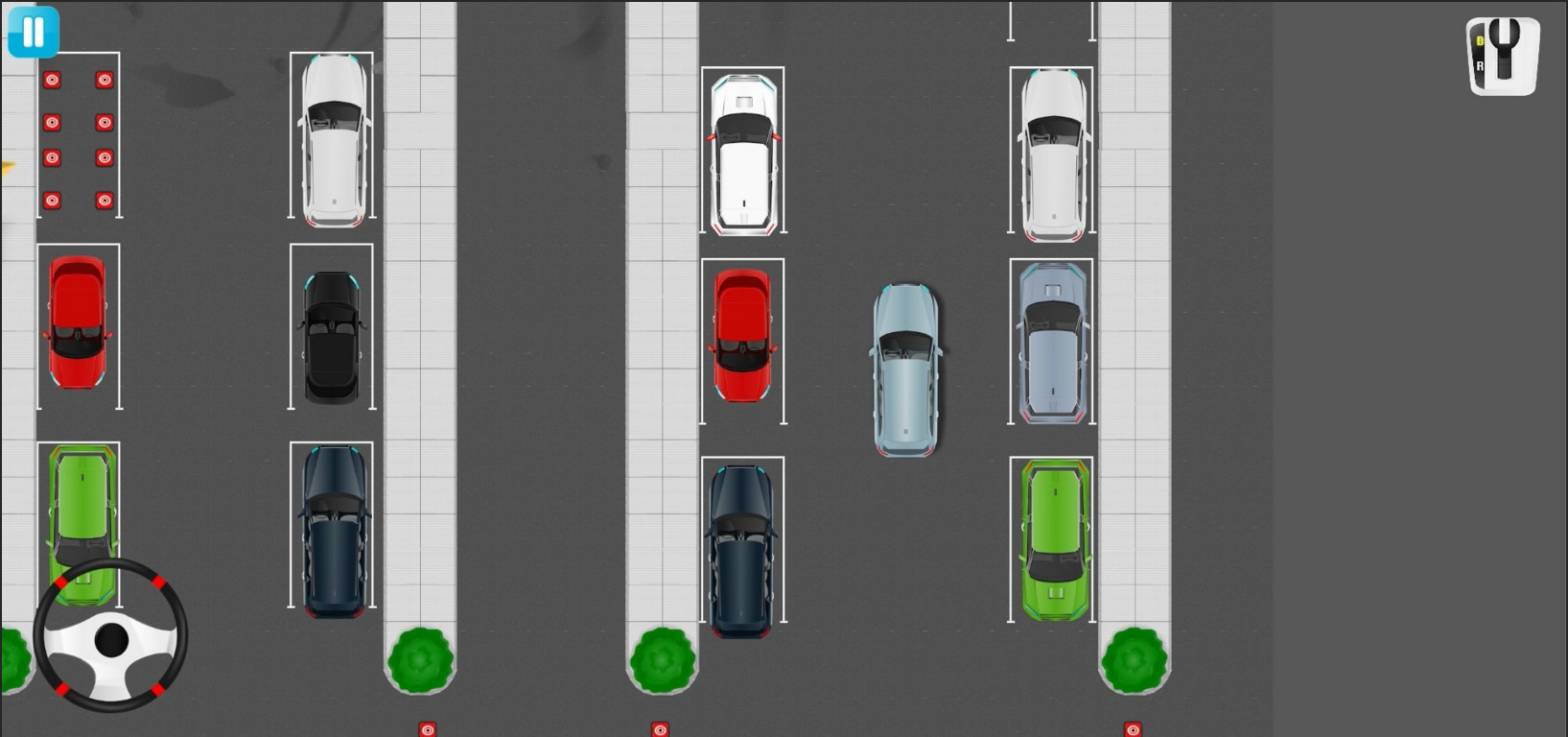Select the gray hatchback in the right column

point(1052,341)
